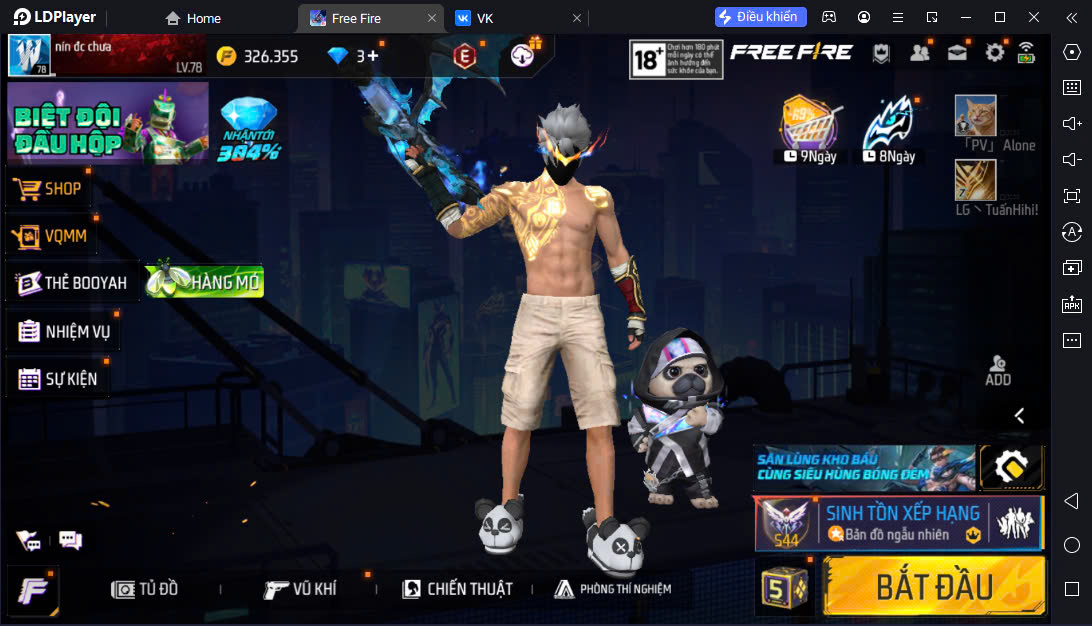The height and width of the screenshot is (626, 1092).
Task: Add diamonds using the plus button
Action: tap(373, 56)
